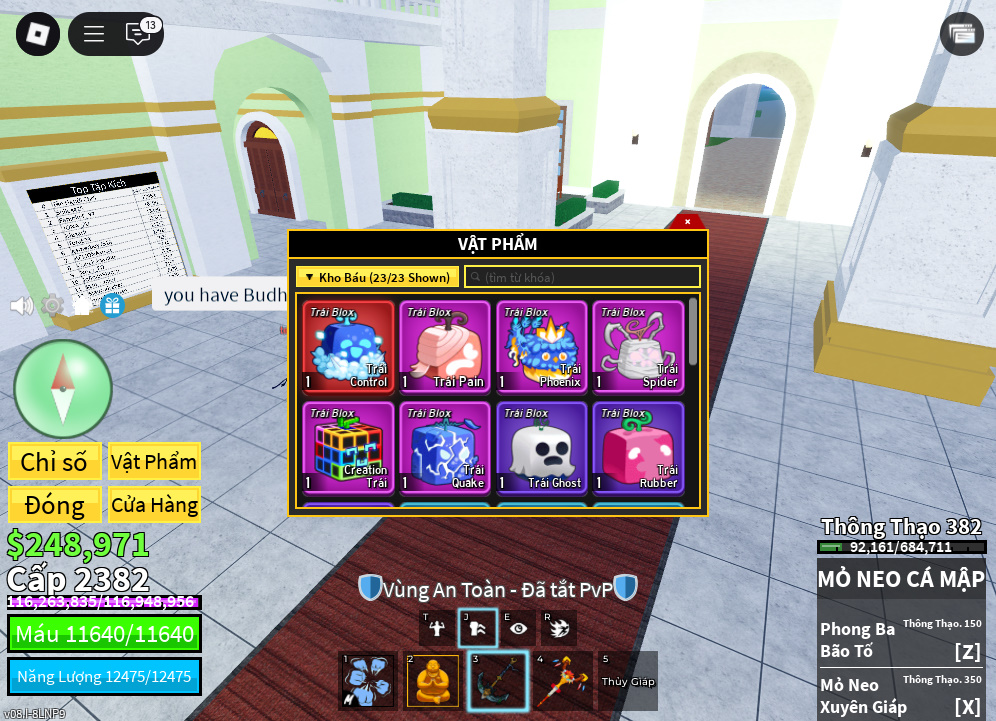Select the Creation fruit cube
The image size is (996, 721).
pyautogui.click(x=348, y=447)
